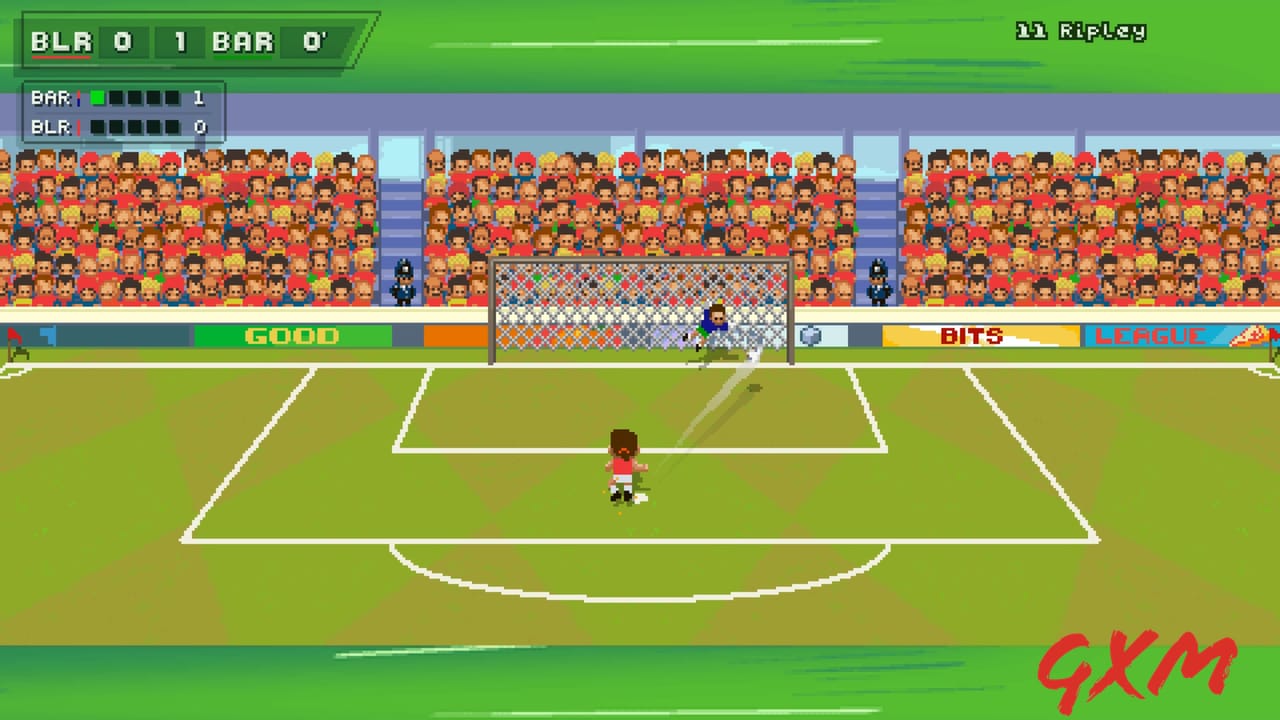Collapse the BLR penalty tracker row
This screenshot has width=1280, height=720.
(120, 127)
